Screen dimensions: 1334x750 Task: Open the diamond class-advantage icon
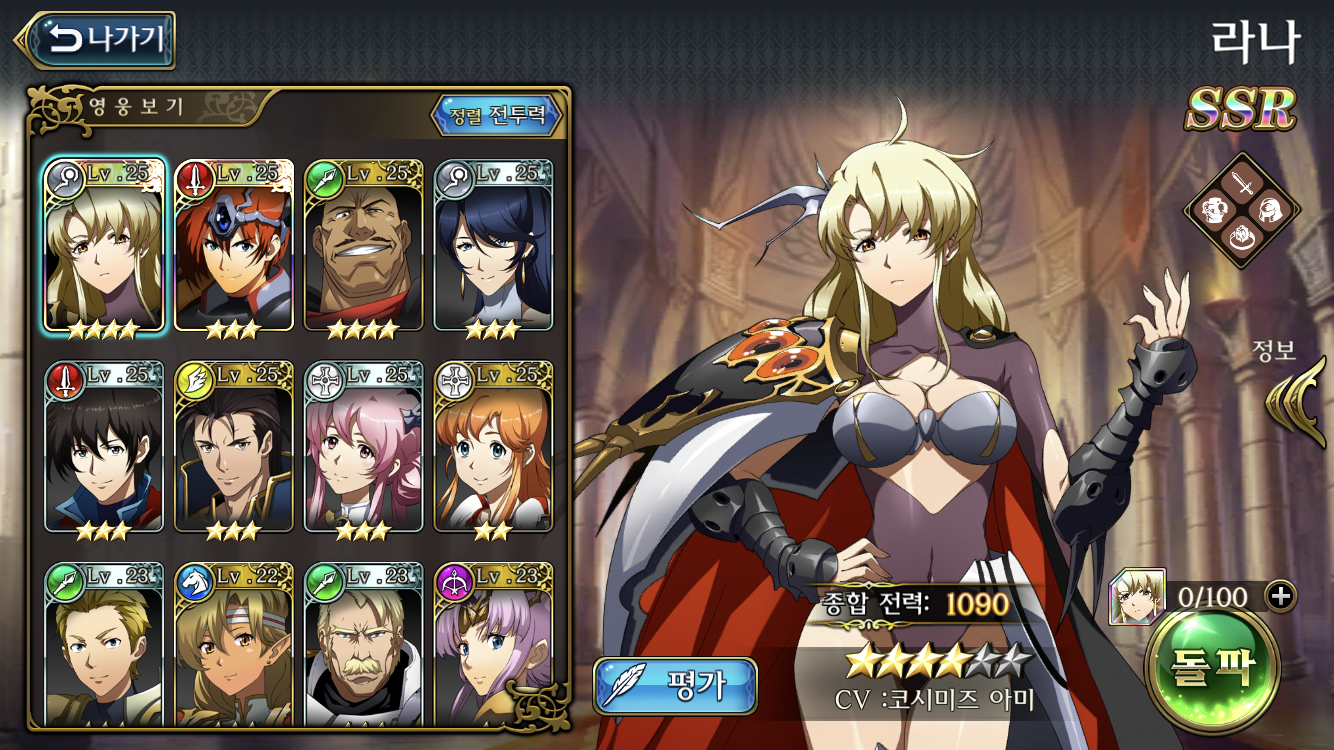coord(1242,211)
